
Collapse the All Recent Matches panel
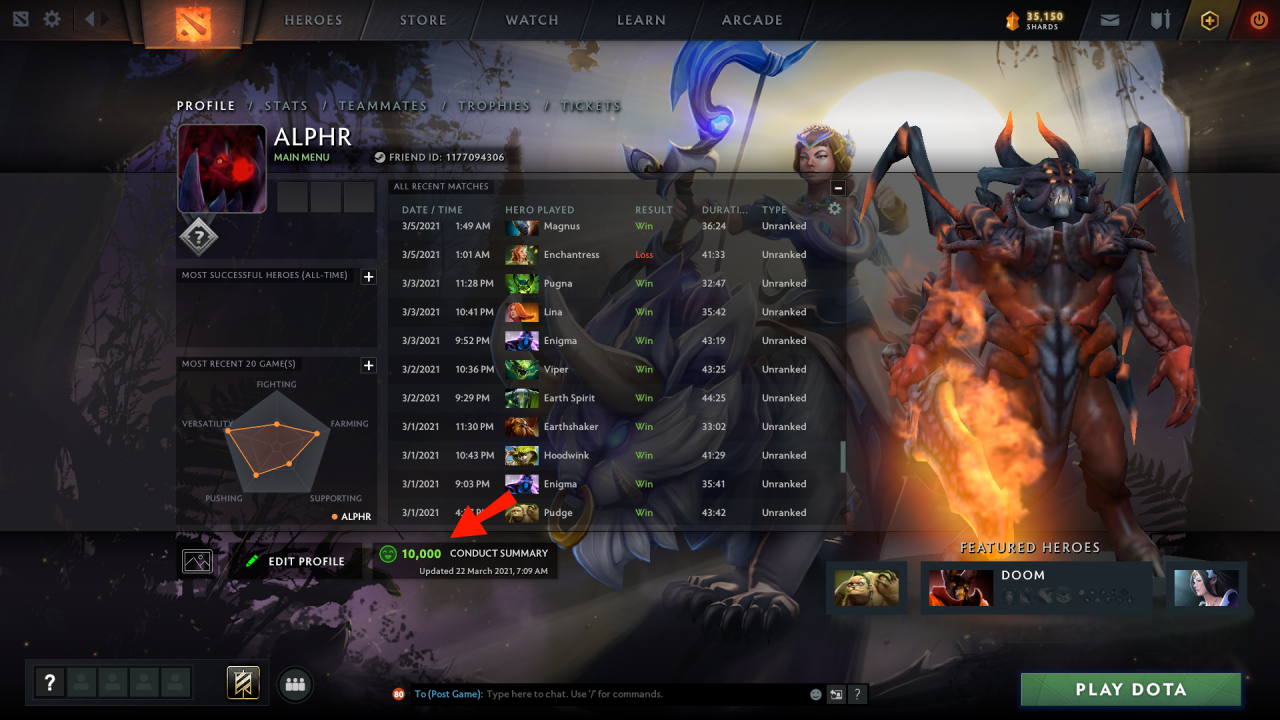(837, 187)
